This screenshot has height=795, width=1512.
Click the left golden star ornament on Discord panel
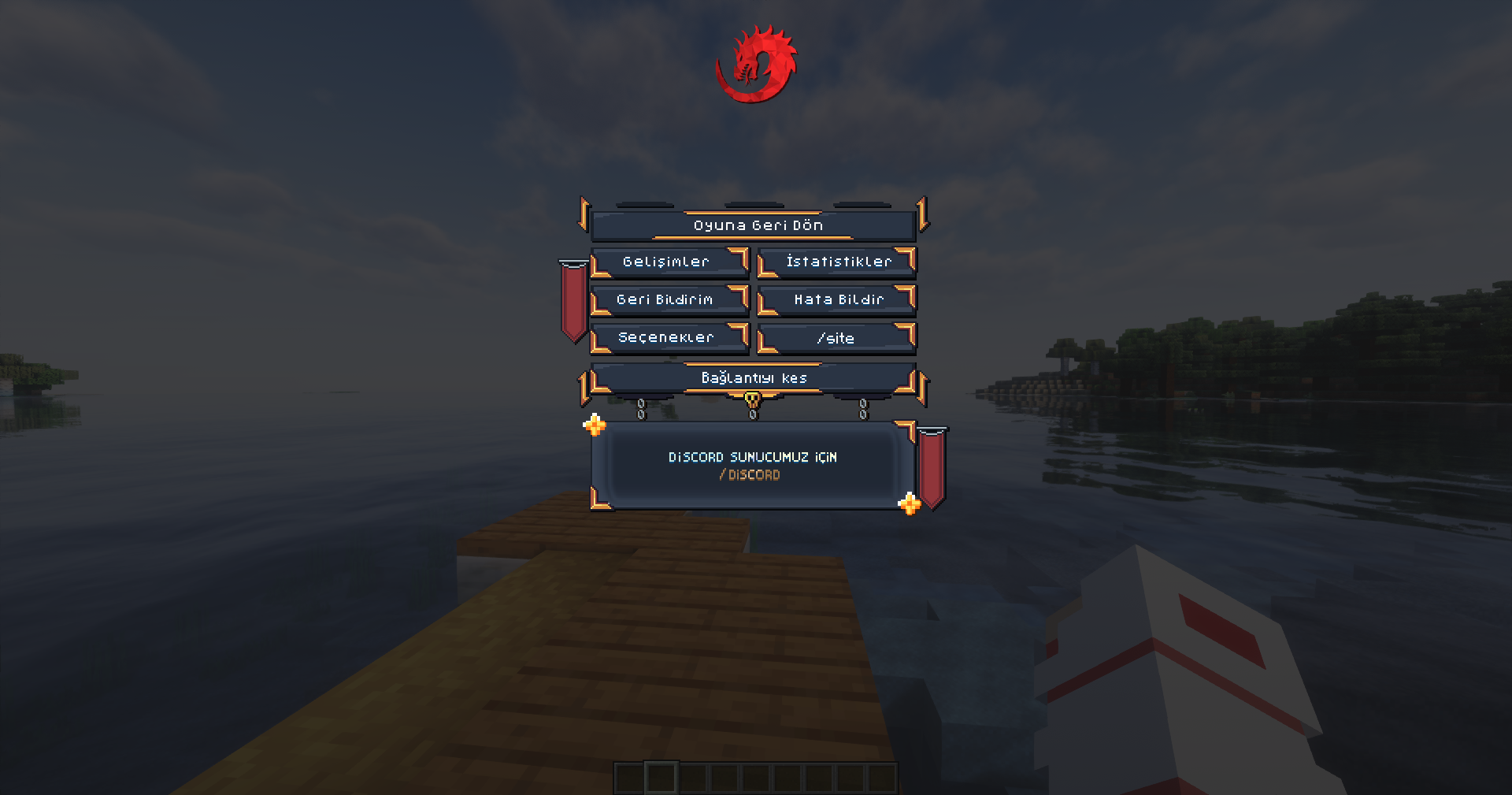595,426
